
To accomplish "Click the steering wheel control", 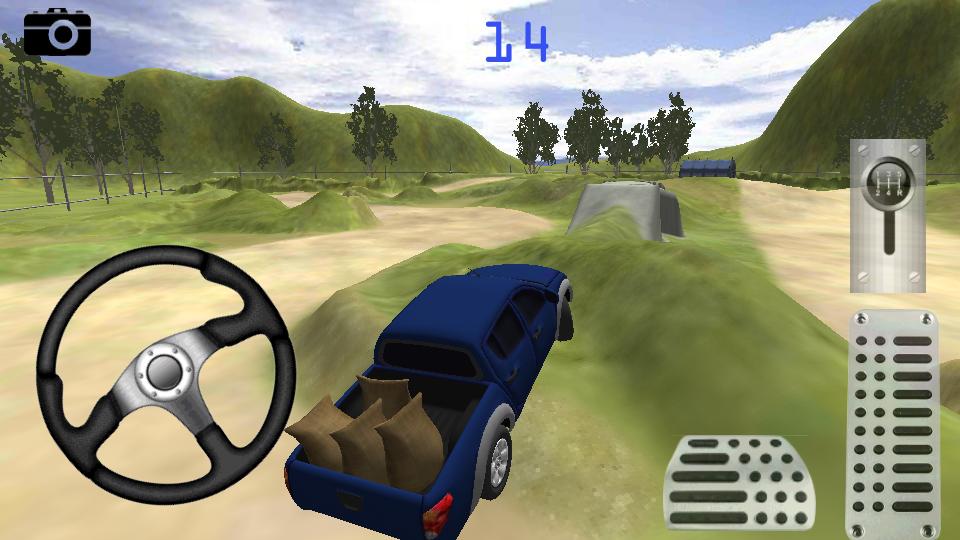I will point(165,373).
